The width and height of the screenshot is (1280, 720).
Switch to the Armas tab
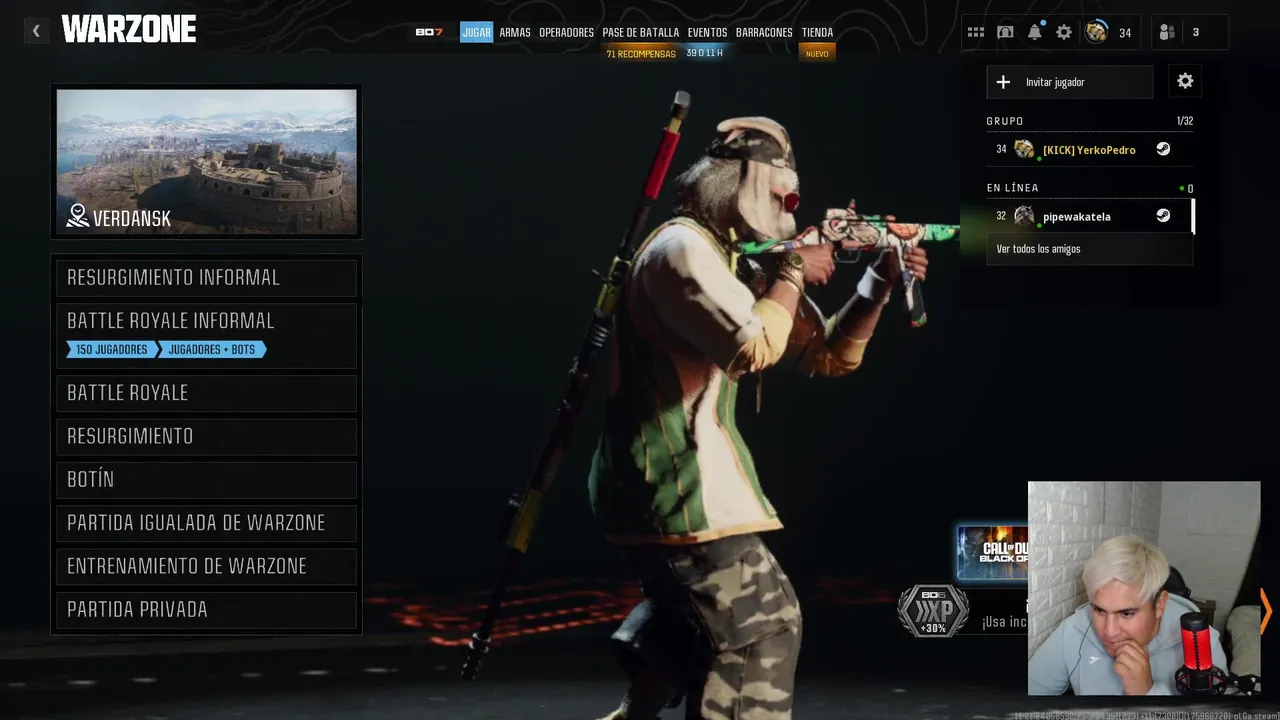coord(515,33)
